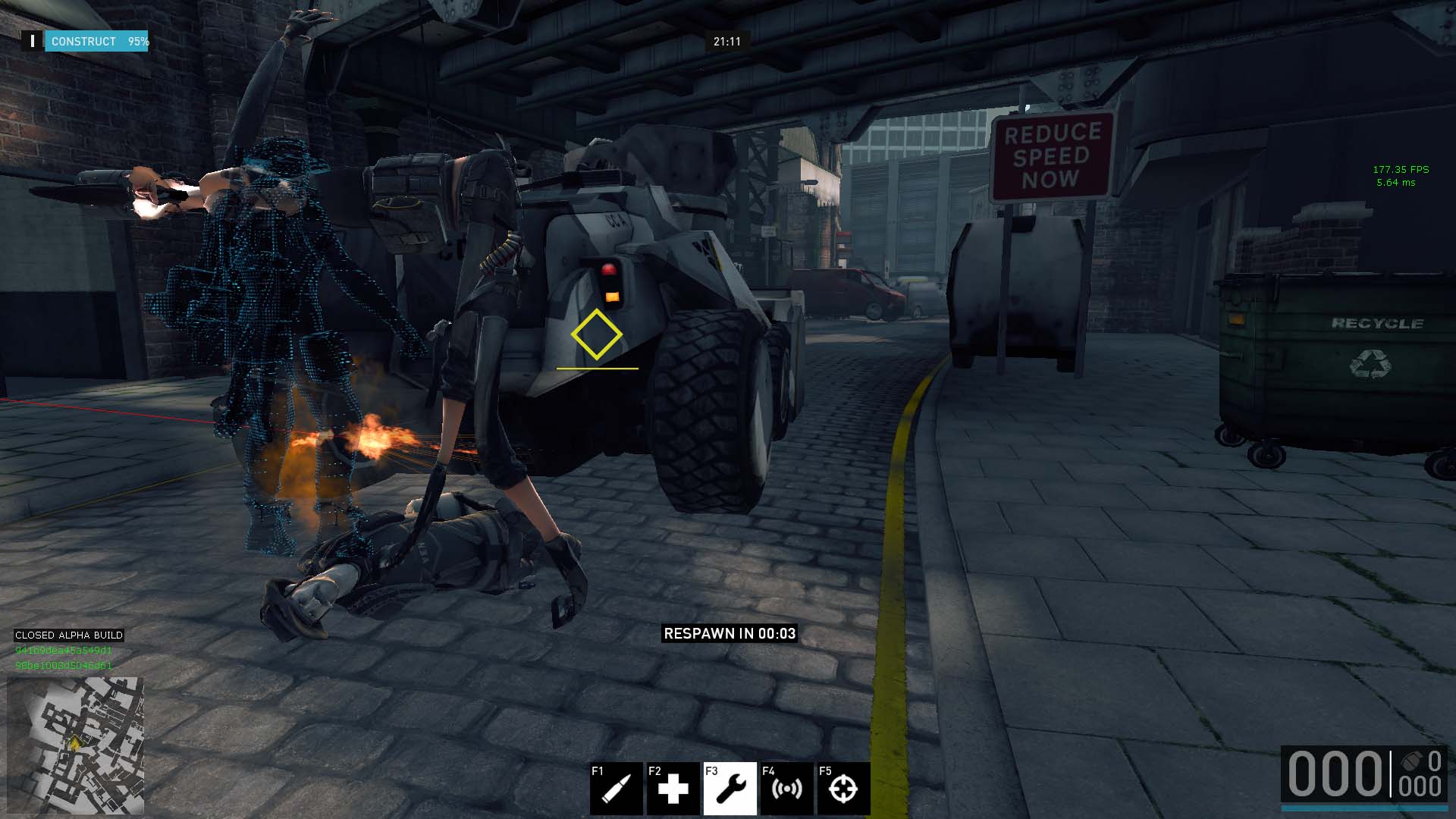Choose the F2 medic cross slot
The height and width of the screenshot is (819, 1456).
[673, 789]
